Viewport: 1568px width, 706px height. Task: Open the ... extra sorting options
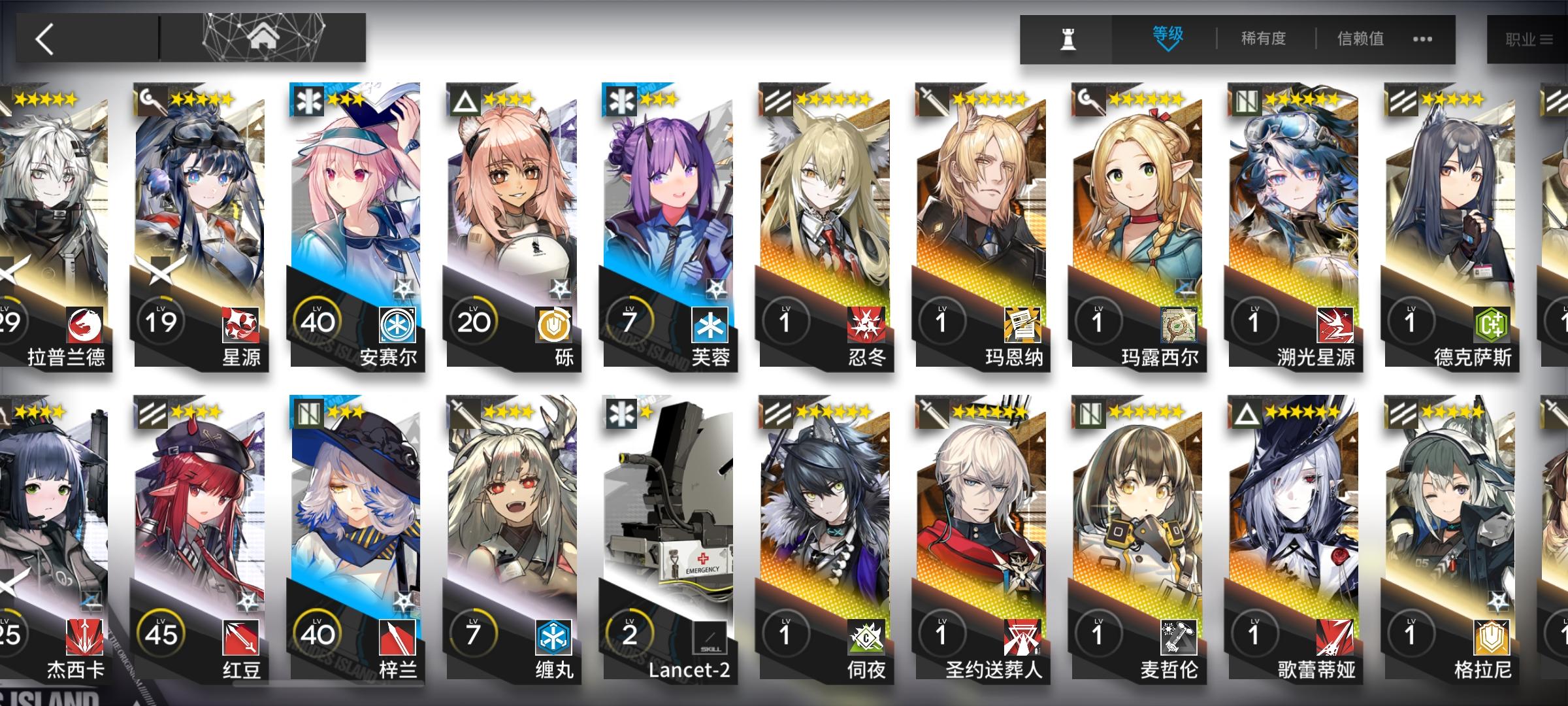1423,39
